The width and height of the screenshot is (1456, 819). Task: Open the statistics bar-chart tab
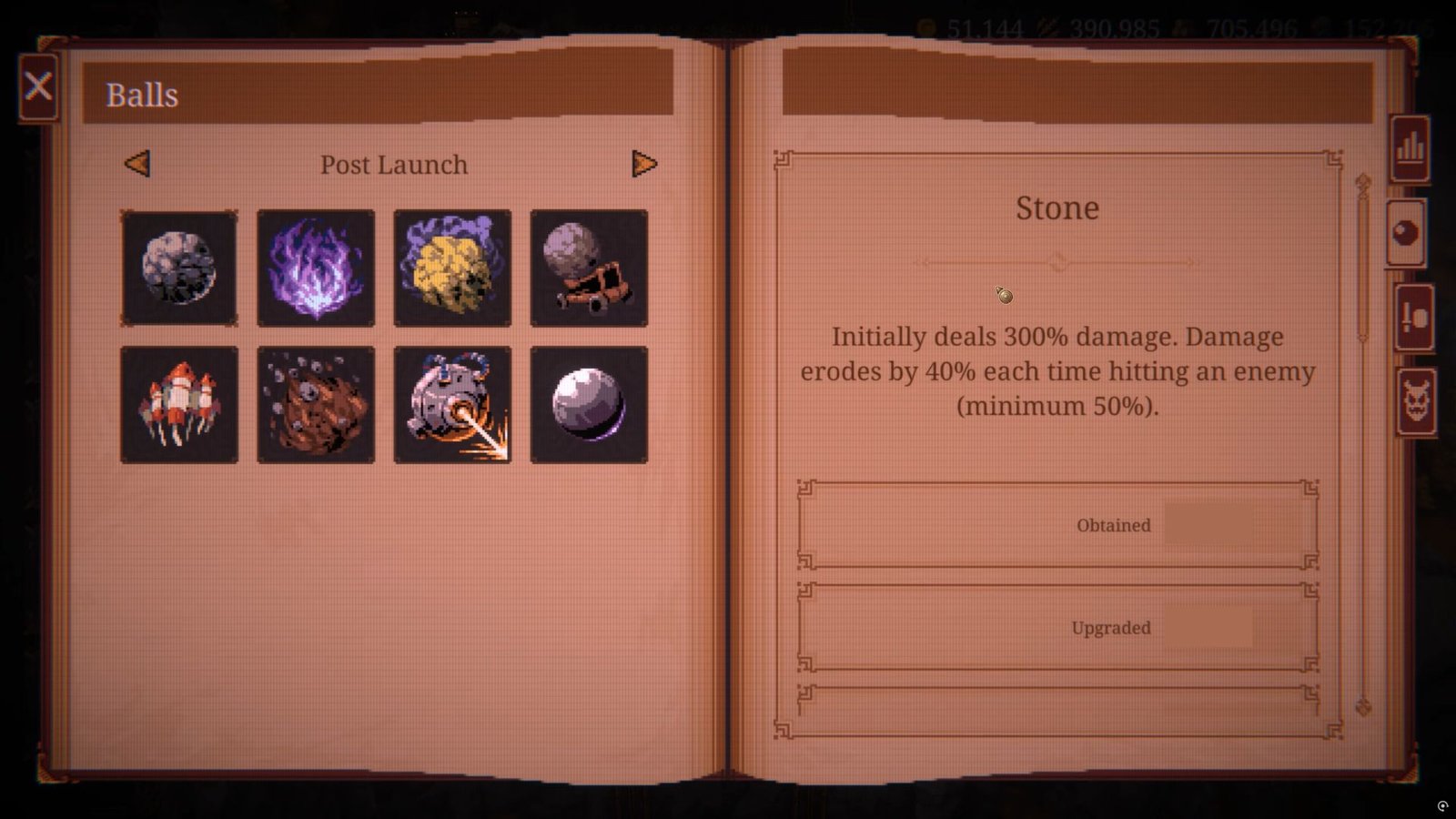(x=1410, y=148)
